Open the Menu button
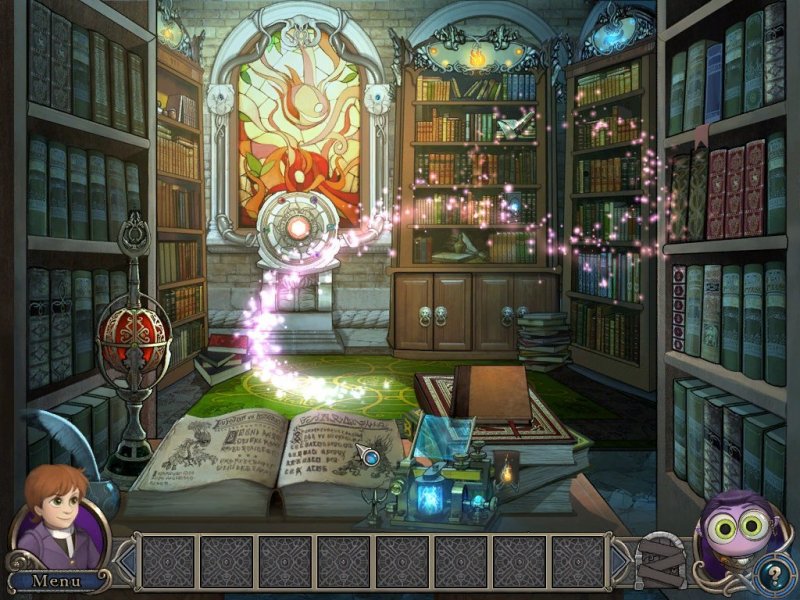The width and height of the screenshot is (800, 600). (x=56, y=580)
